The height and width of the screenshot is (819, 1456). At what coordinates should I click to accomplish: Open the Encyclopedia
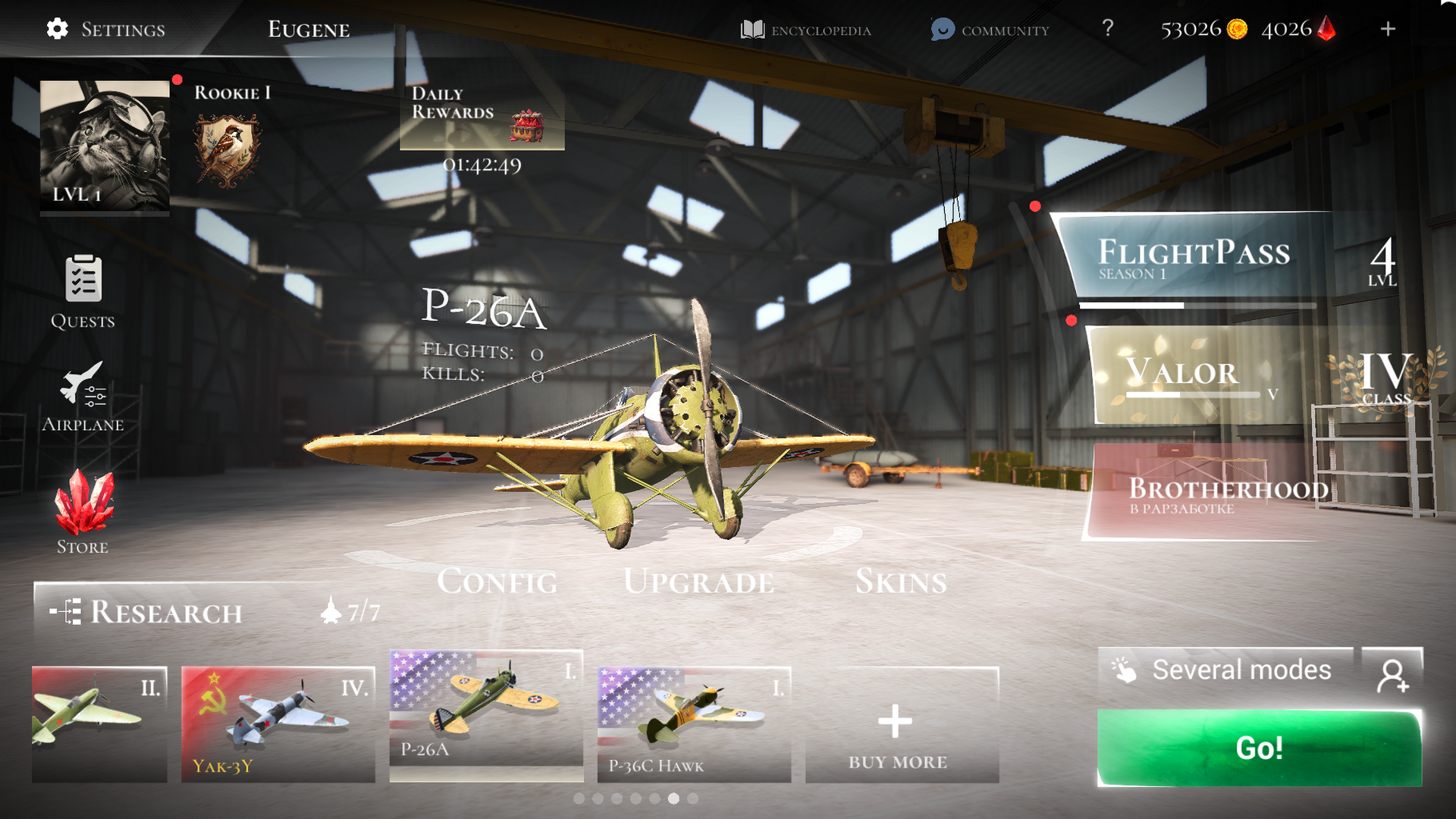[805, 30]
